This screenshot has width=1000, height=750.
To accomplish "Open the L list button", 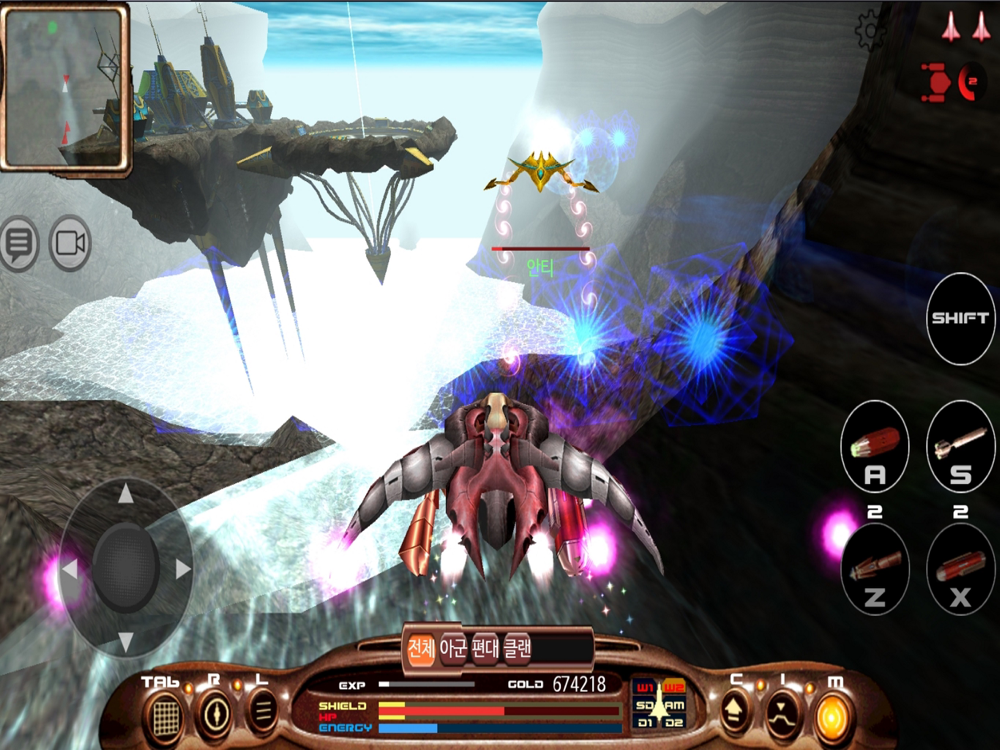I will (x=264, y=713).
